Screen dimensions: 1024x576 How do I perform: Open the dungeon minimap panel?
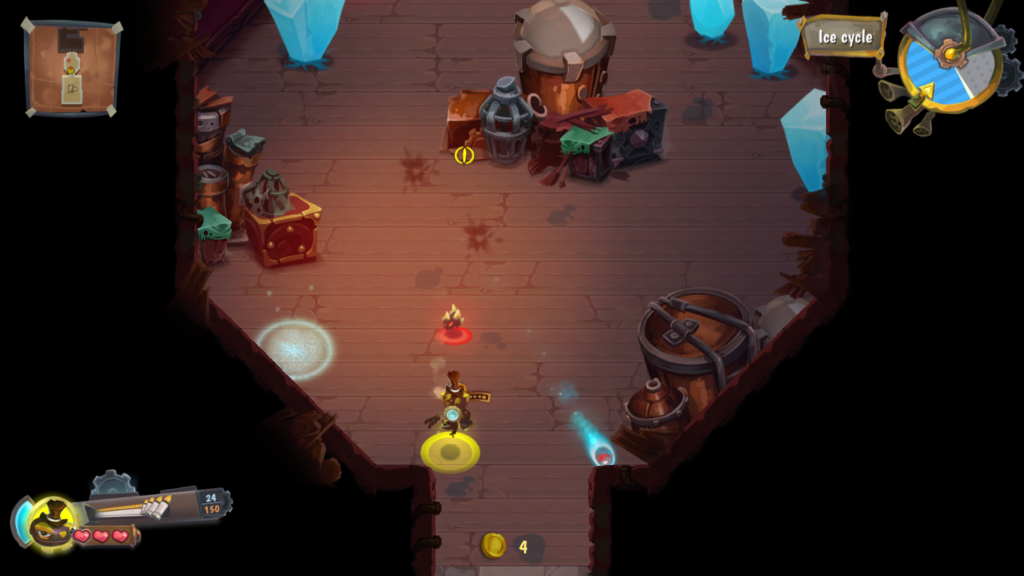tap(72, 68)
